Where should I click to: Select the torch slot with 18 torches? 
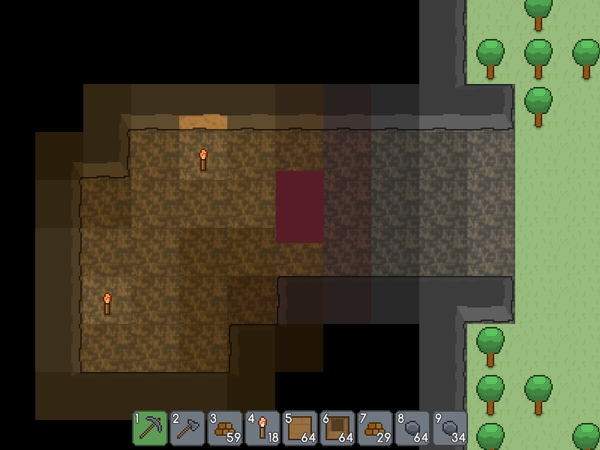click(x=263, y=428)
